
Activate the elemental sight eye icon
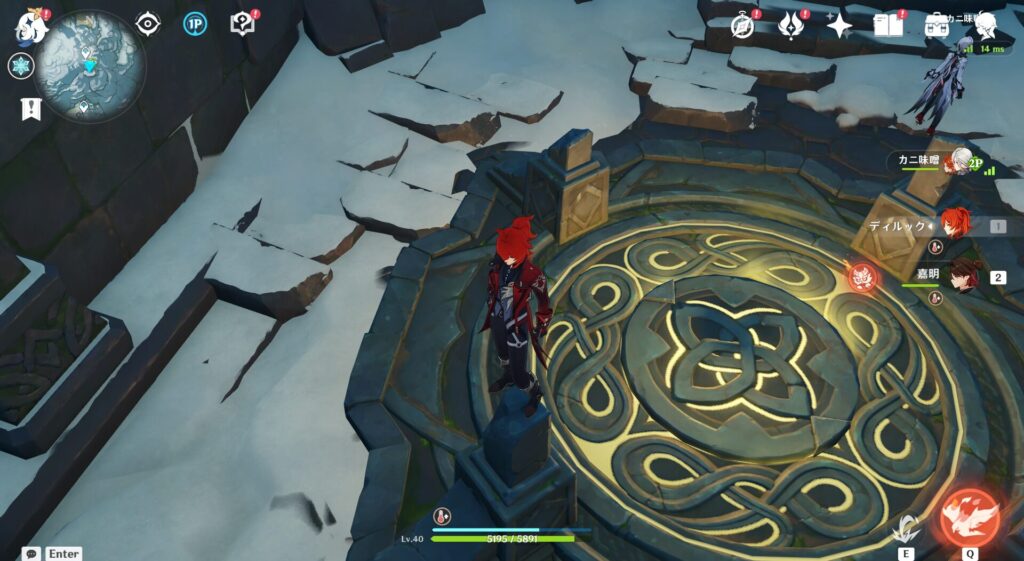click(x=147, y=24)
